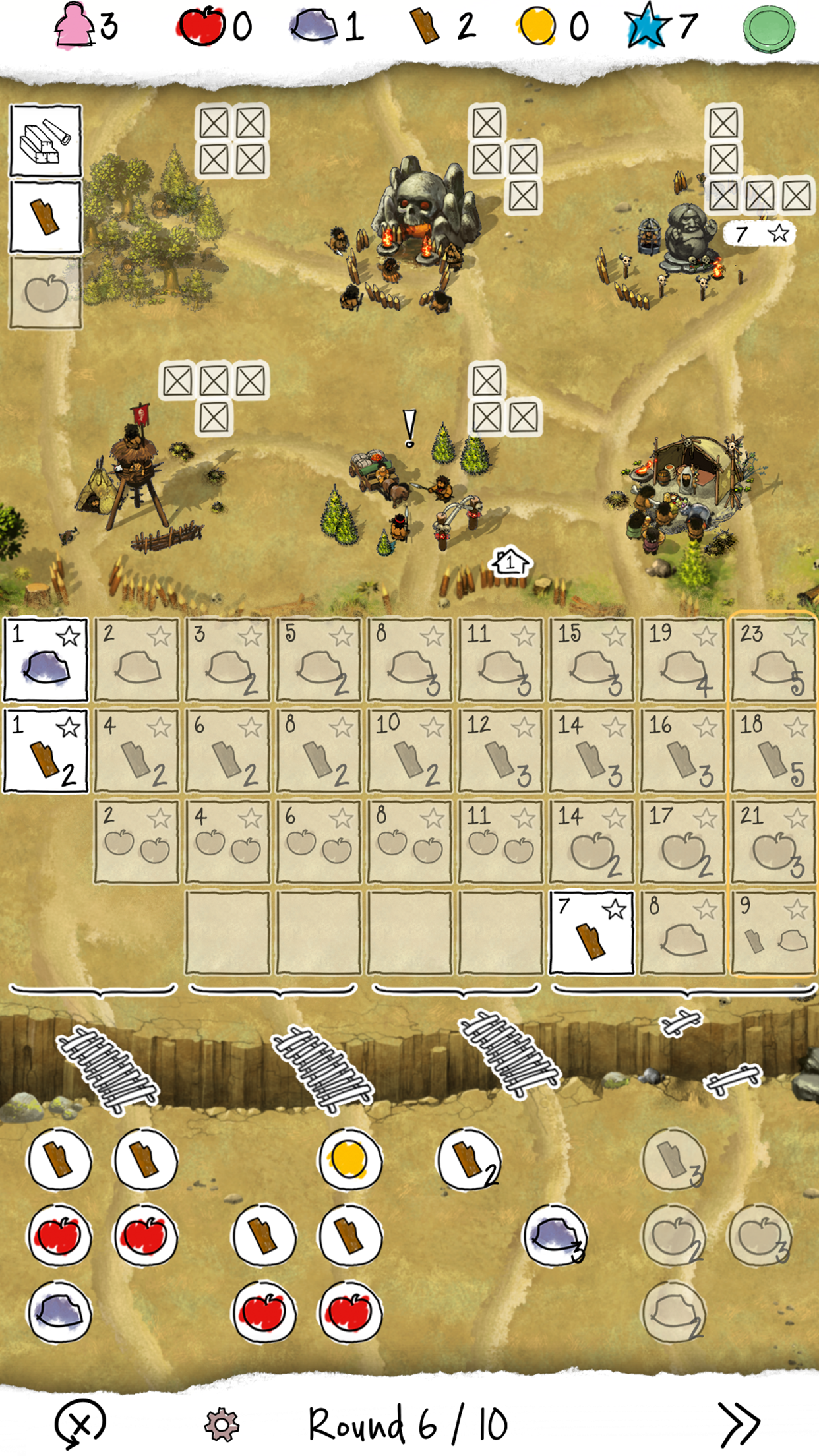Choose the 1-star stone reward tile
The height and width of the screenshot is (1456, 819).
click(x=45, y=659)
